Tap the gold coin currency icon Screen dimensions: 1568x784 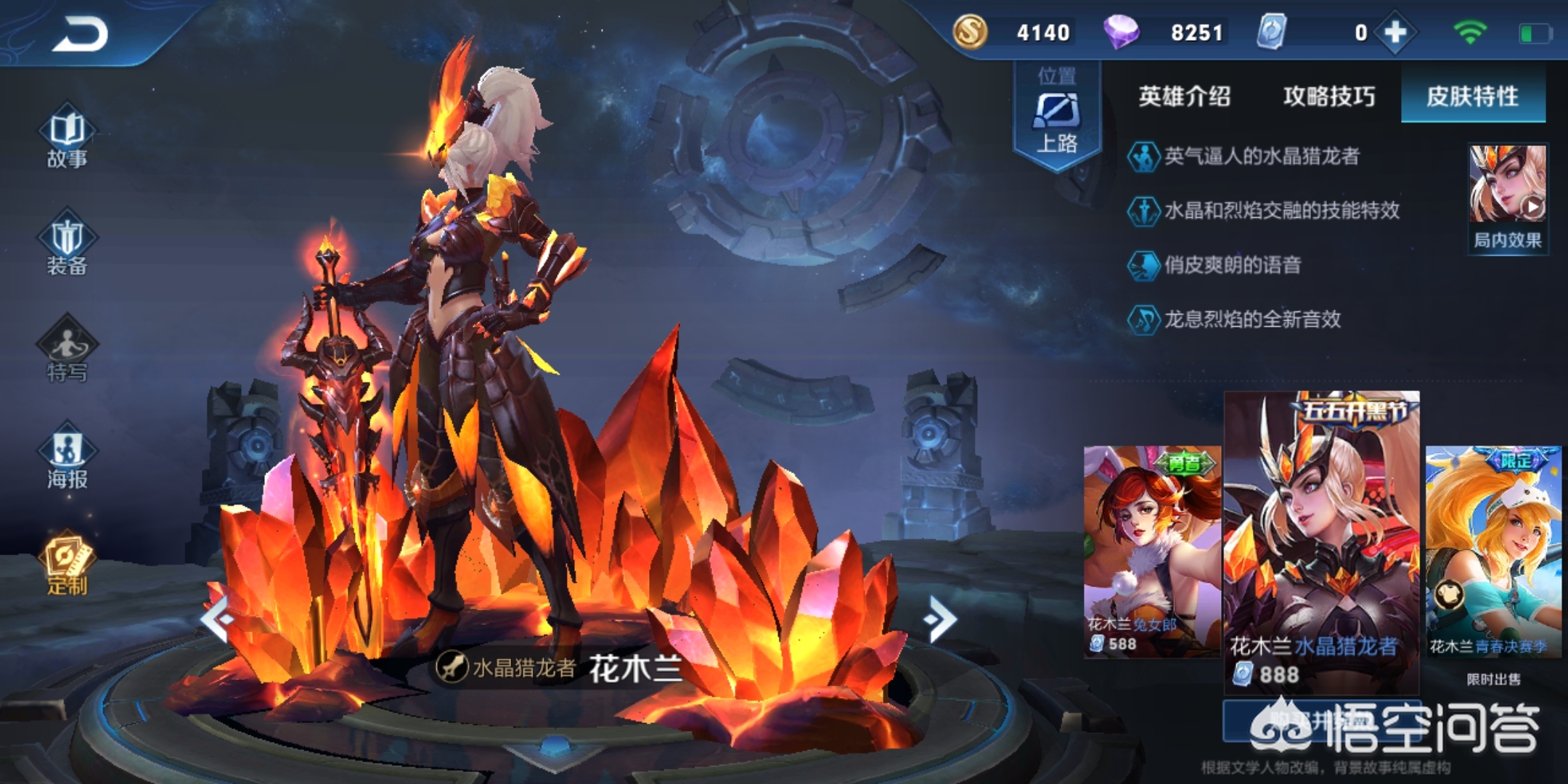pyautogui.click(x=970, y=32)
